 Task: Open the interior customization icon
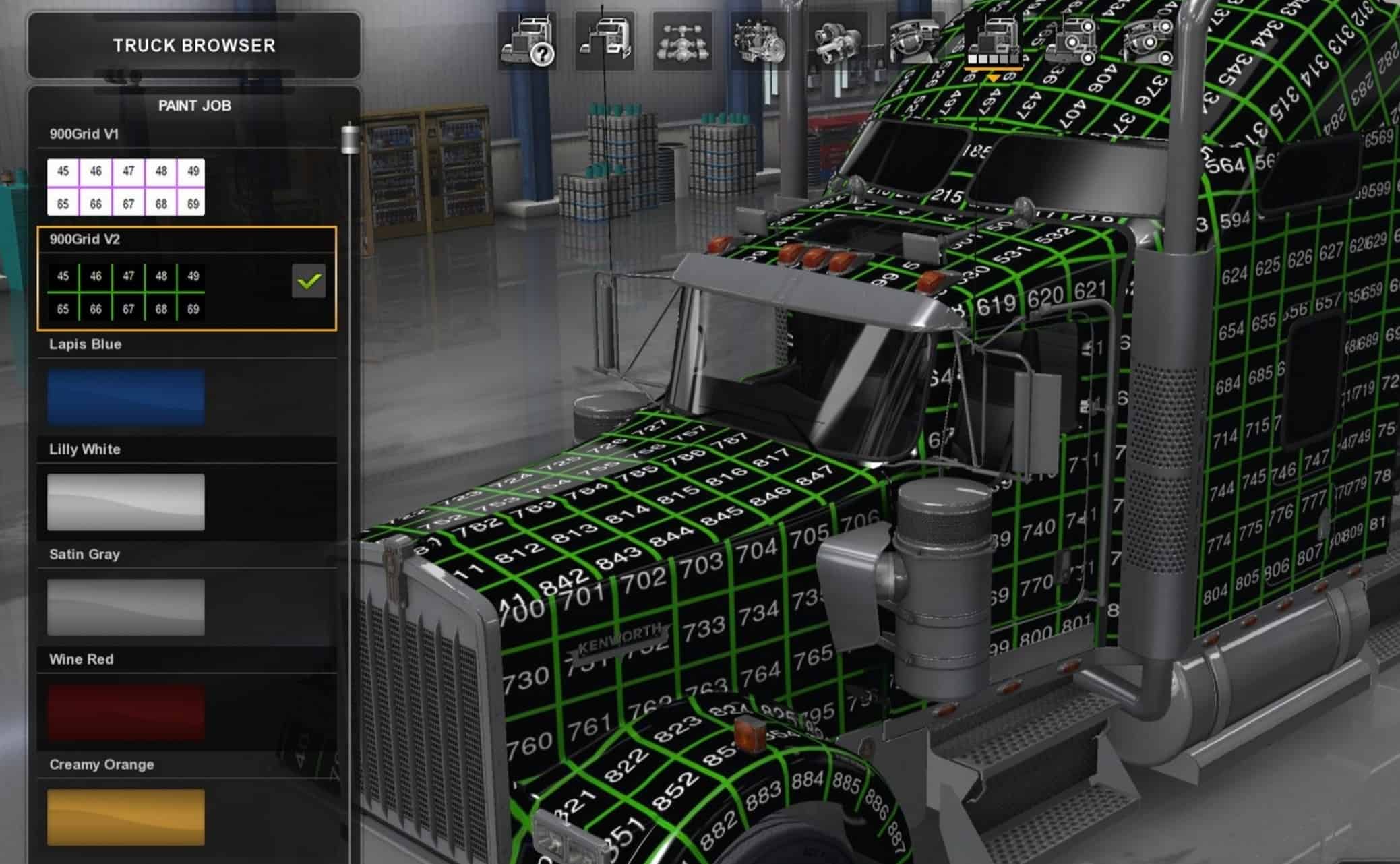[x=915, y=42]
